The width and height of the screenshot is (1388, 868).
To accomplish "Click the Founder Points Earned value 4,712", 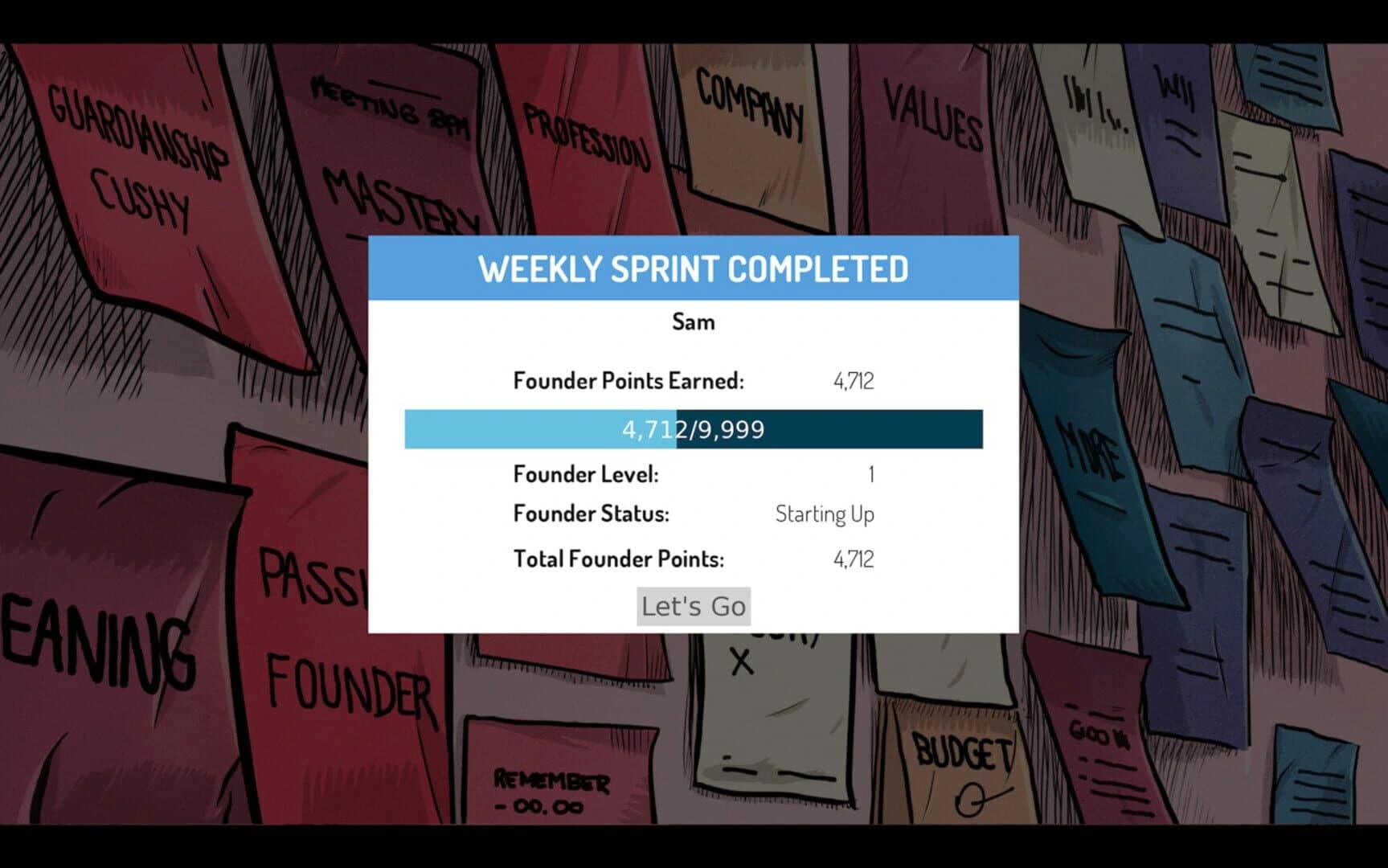I will [x=854, y=380].
